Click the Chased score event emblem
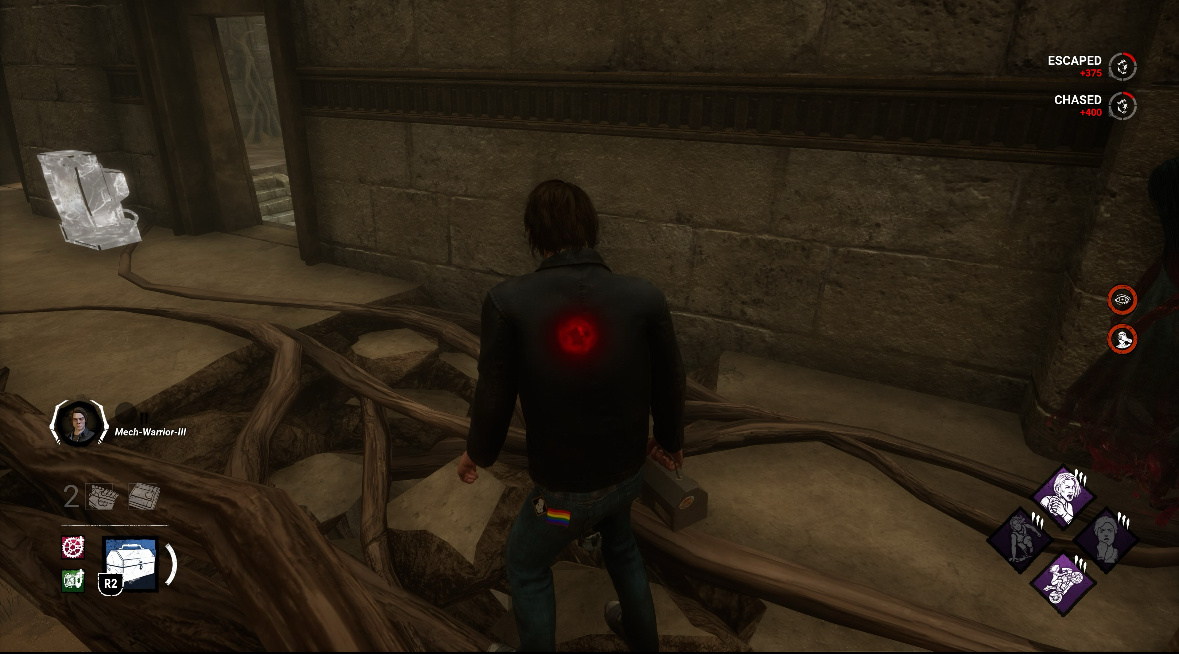Screen dimensions: 1179x654 (1123, 105)
